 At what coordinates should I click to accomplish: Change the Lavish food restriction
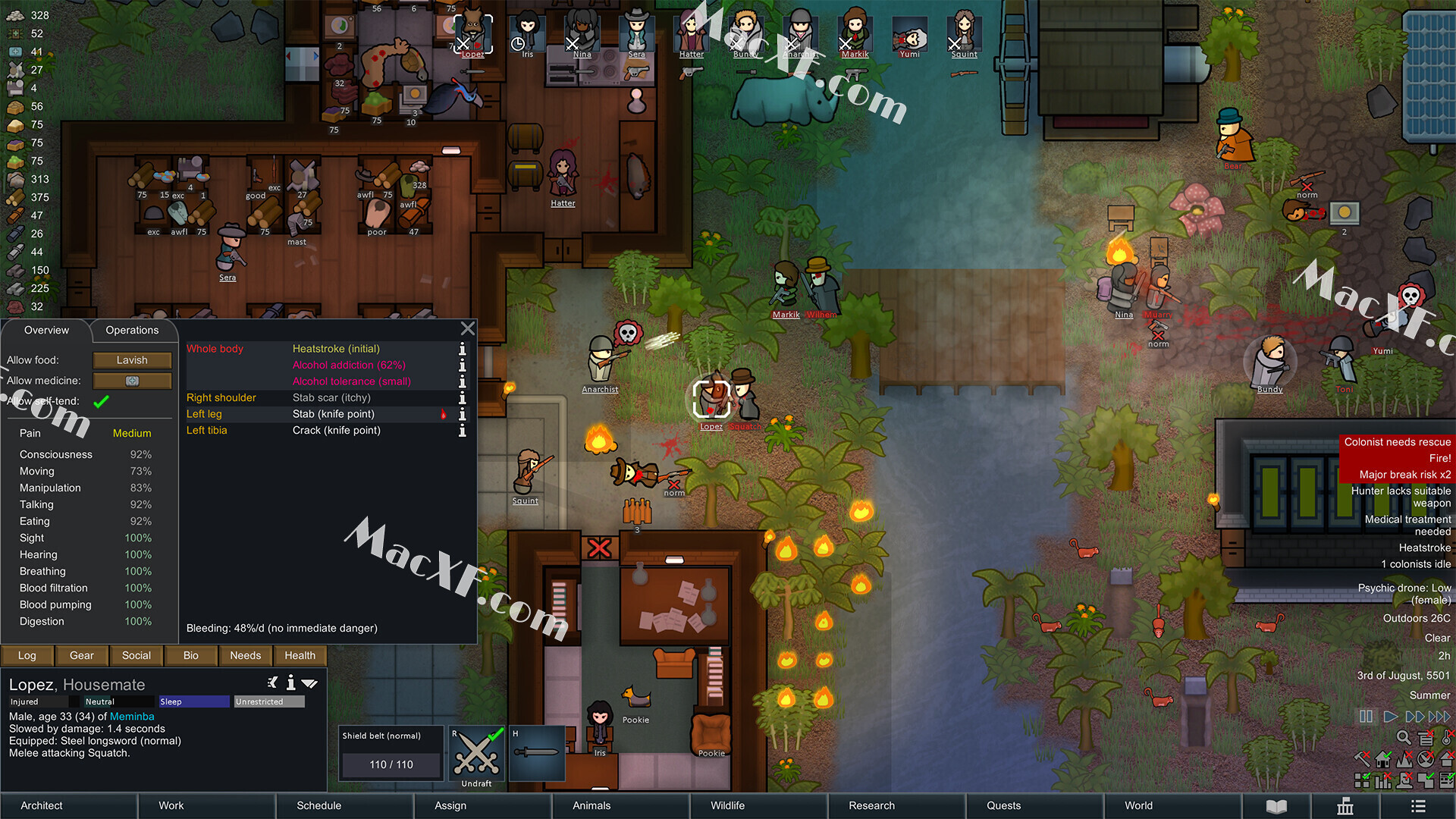coord(132,360)
